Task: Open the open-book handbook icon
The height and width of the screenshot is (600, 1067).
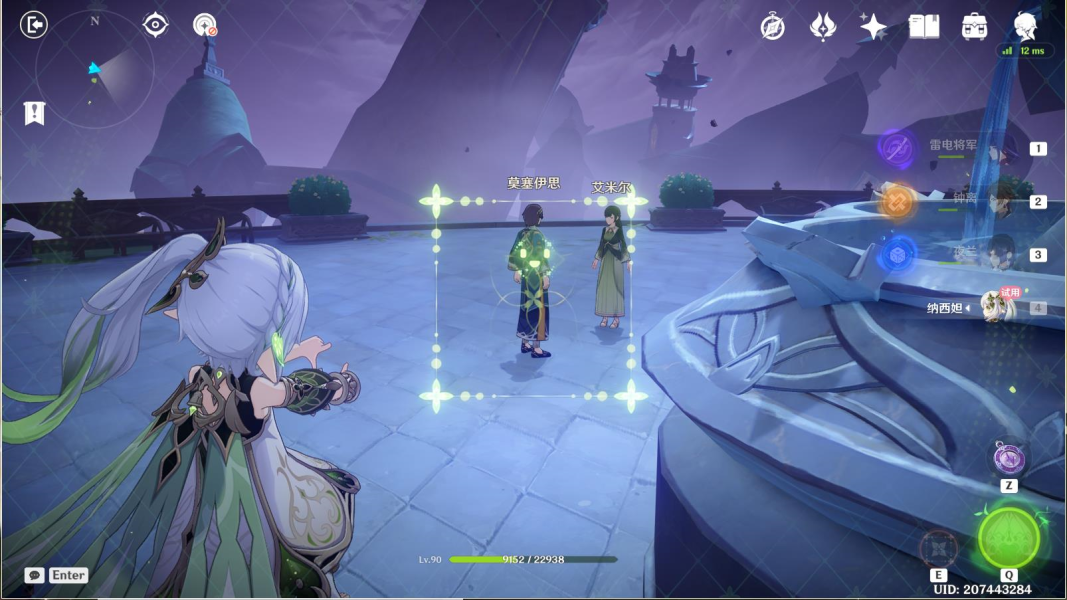Action: coord(924,27)
